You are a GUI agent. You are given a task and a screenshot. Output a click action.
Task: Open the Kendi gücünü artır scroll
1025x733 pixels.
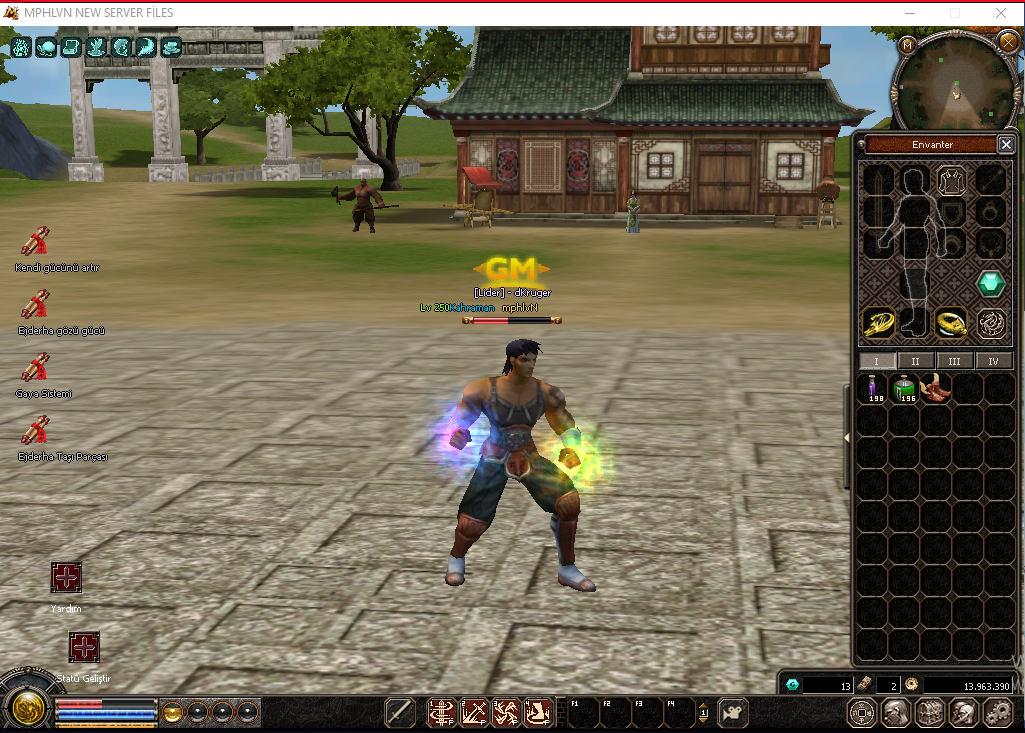(x=36, y=242)
